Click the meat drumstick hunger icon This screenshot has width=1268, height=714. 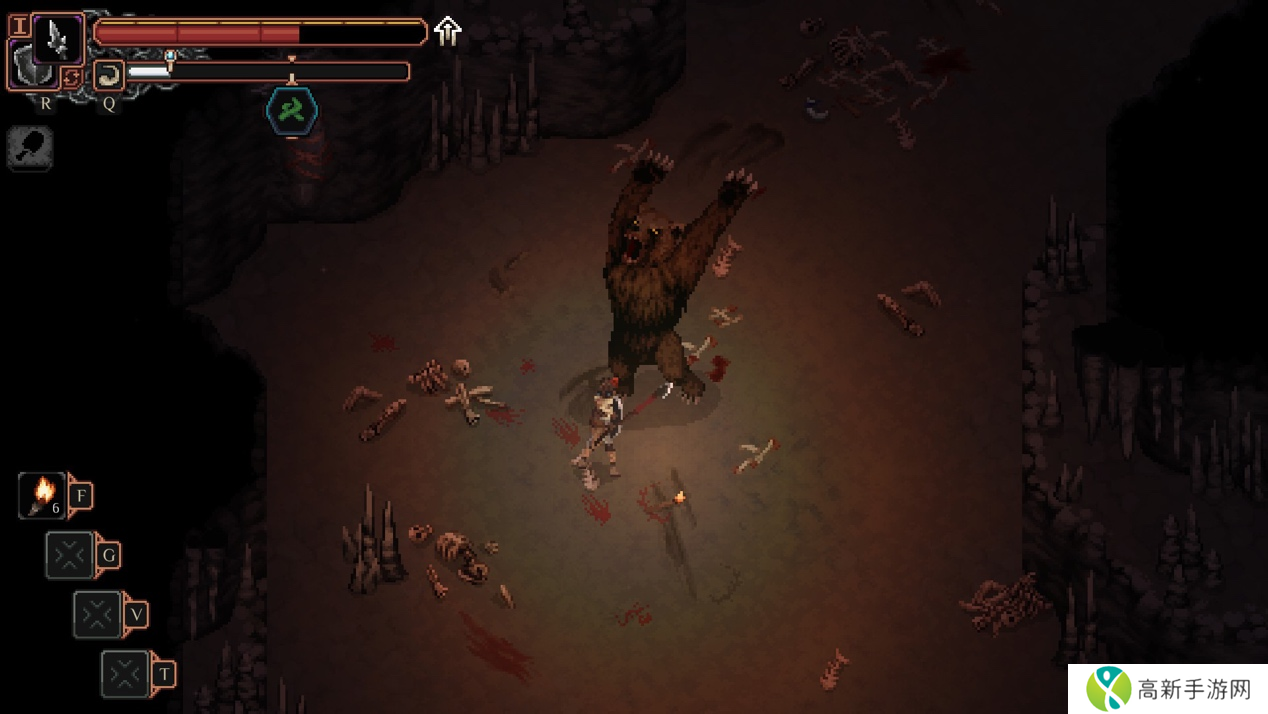[x=29, y=150]
